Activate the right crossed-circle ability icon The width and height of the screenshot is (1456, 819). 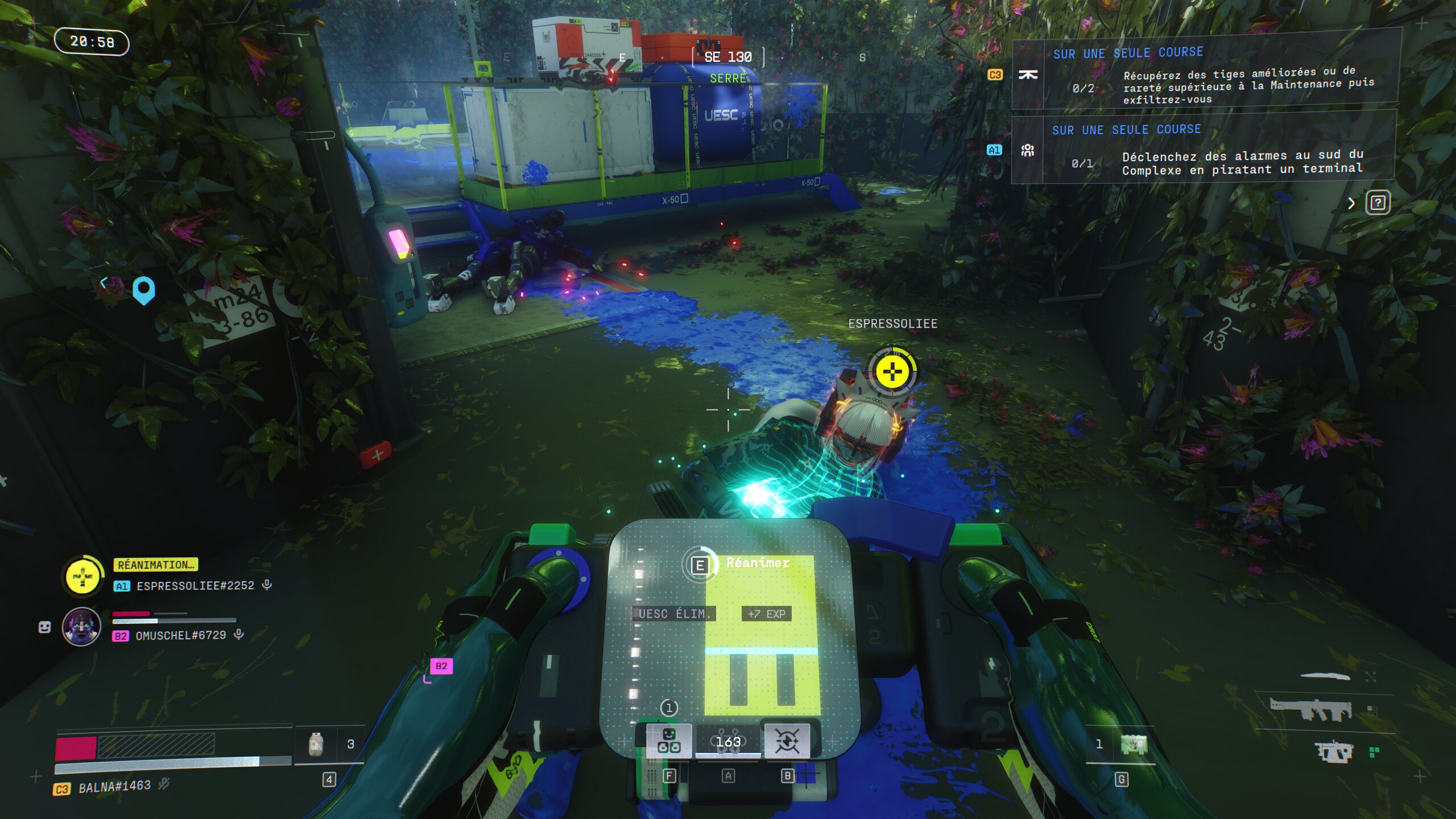click(x=787, y=741)
